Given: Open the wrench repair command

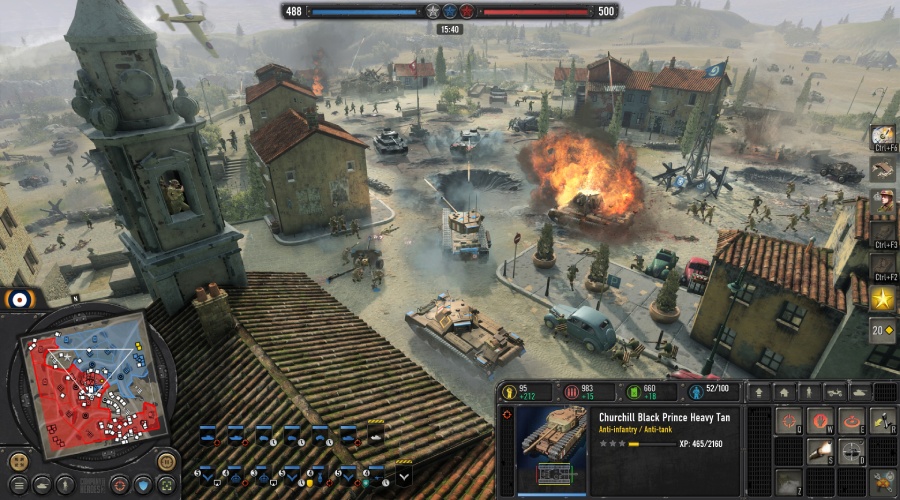Looking at the screenshot, I should (x=883, y=483).
